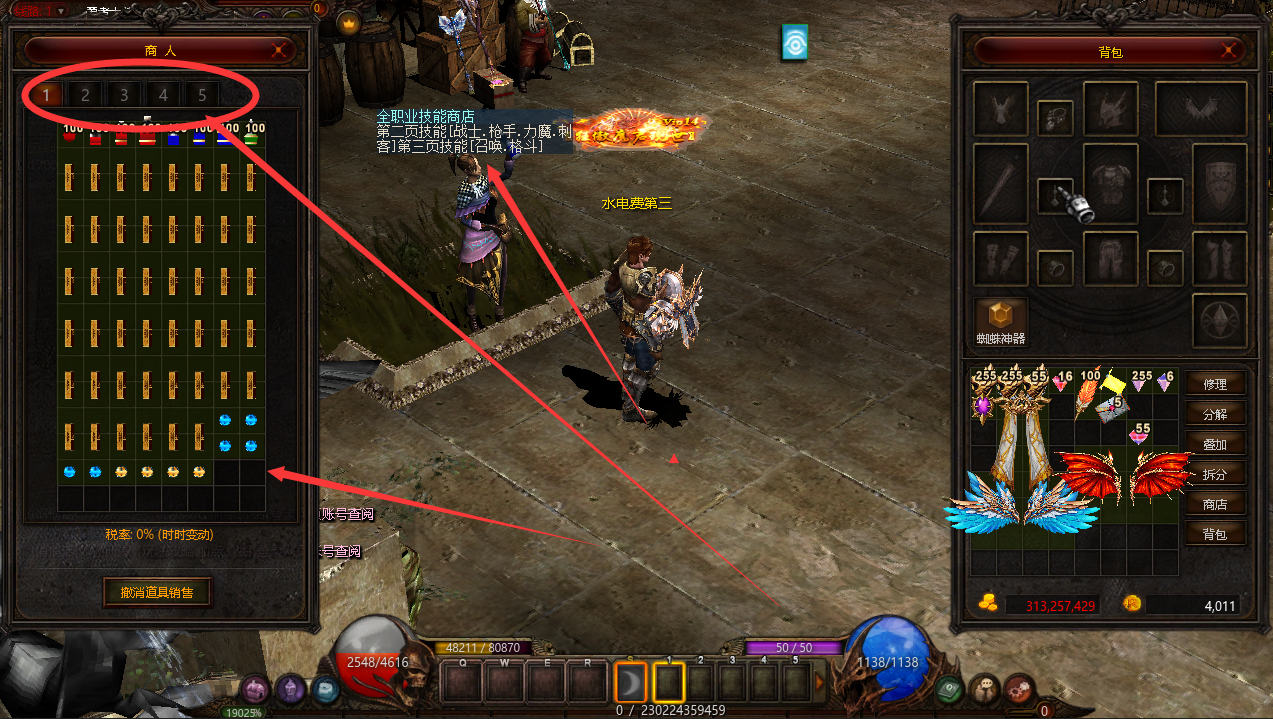Viewport: 1273px width, 719px height.
Task: Click the 修理 repair button
Action: (x=1215, y=384)
